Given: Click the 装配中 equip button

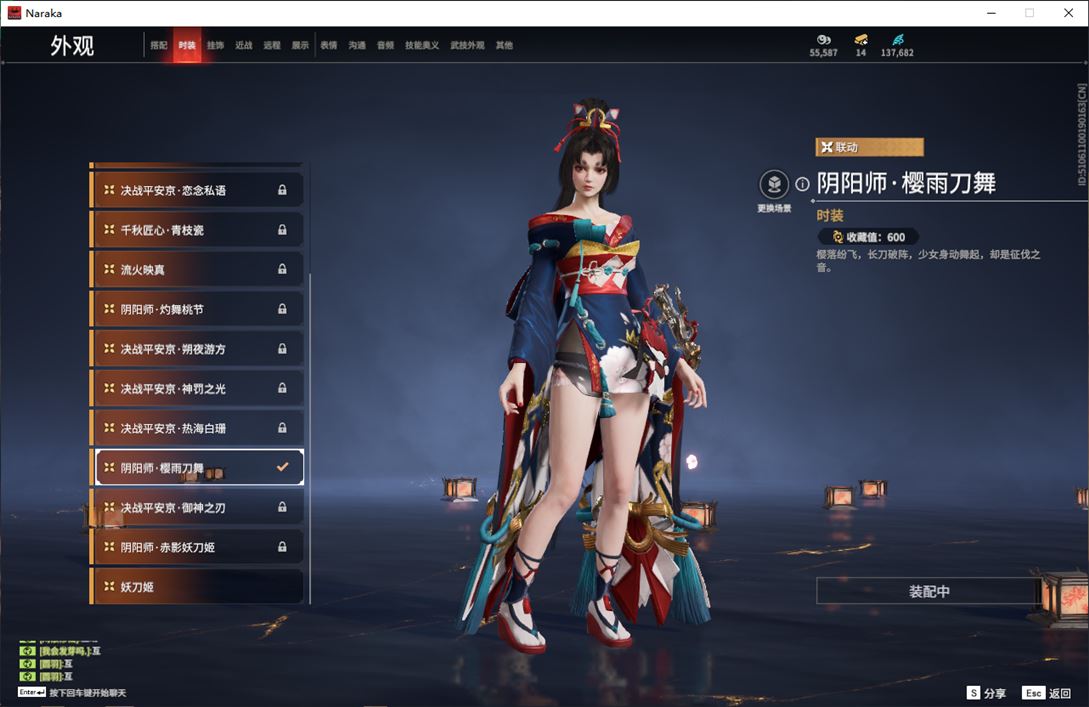Looking at the screenshot, I should [929, 591].
